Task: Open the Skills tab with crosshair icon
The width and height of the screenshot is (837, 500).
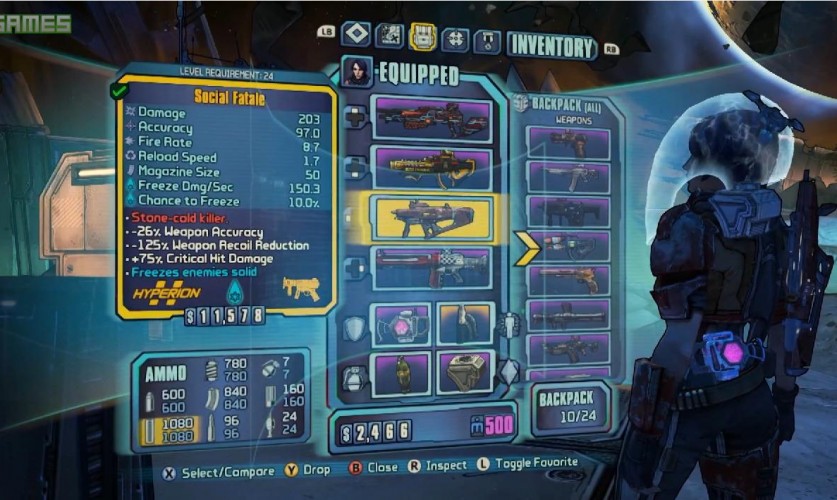Action: 456,39
